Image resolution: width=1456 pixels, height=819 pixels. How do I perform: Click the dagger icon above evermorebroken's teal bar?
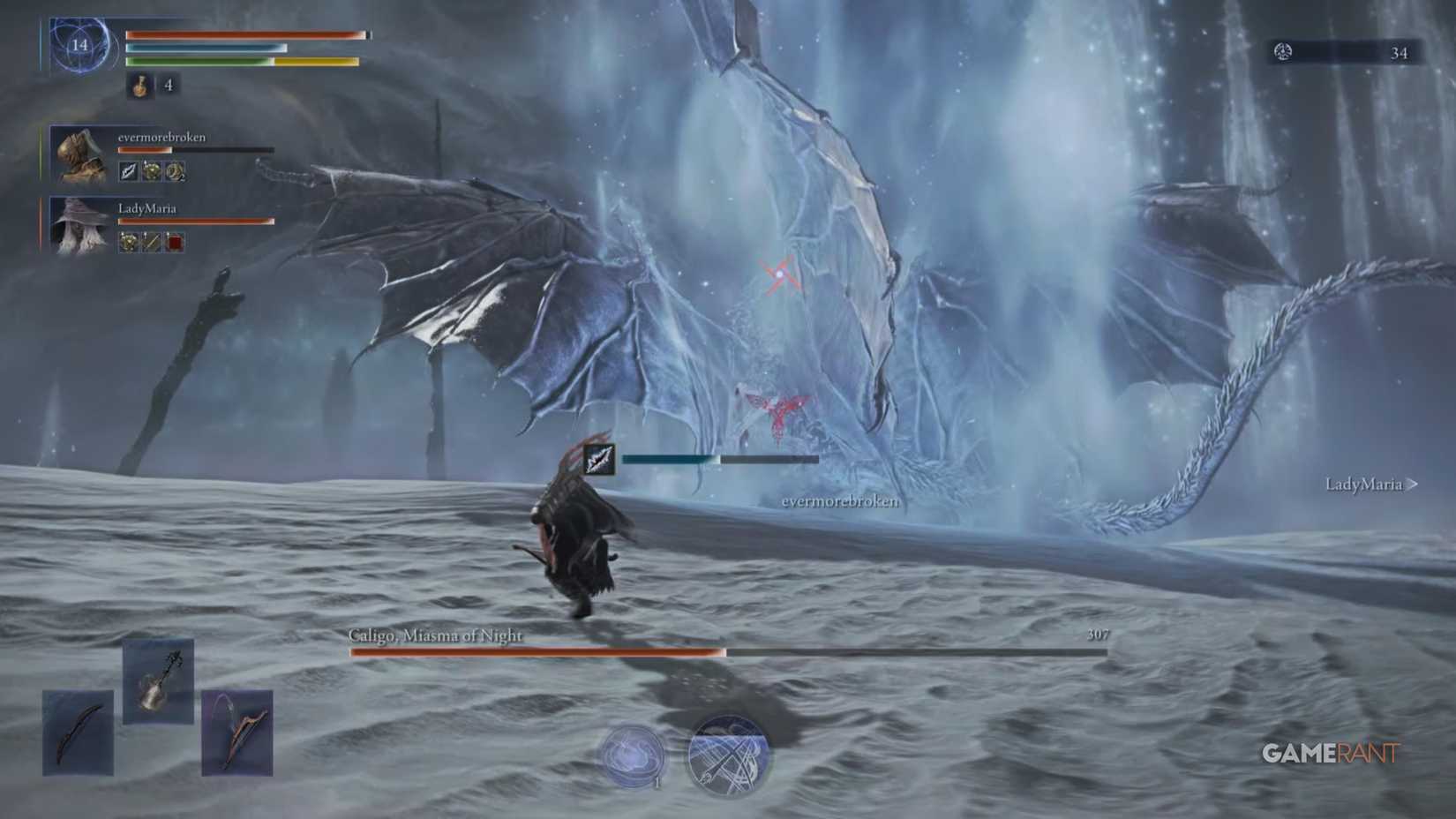tap(599, 459)
